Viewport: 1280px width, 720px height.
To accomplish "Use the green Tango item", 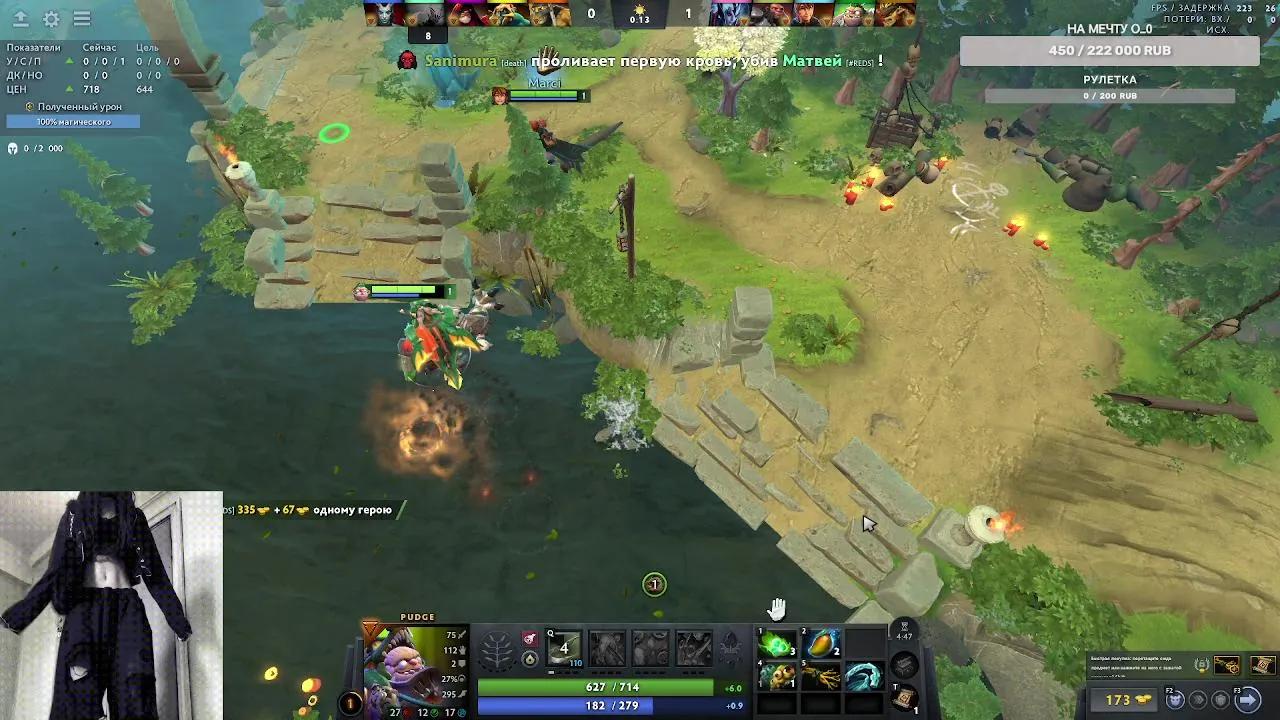I will (x=777, y=644).
